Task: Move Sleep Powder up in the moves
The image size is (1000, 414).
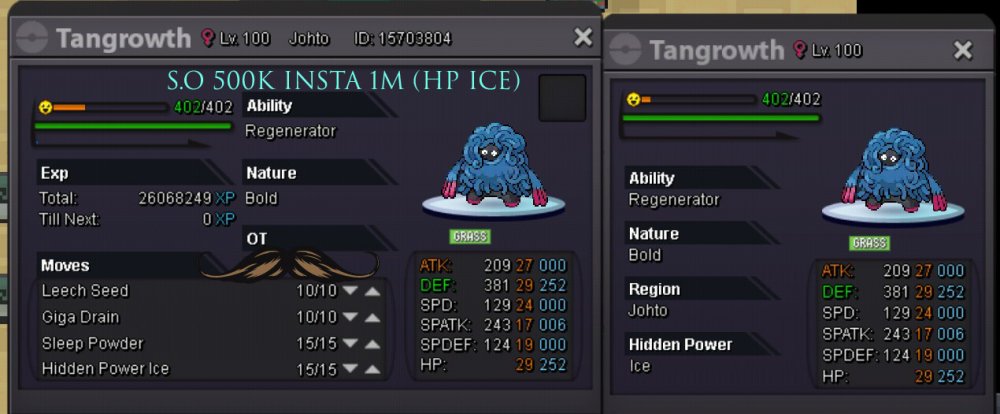Action: point(372,343)
